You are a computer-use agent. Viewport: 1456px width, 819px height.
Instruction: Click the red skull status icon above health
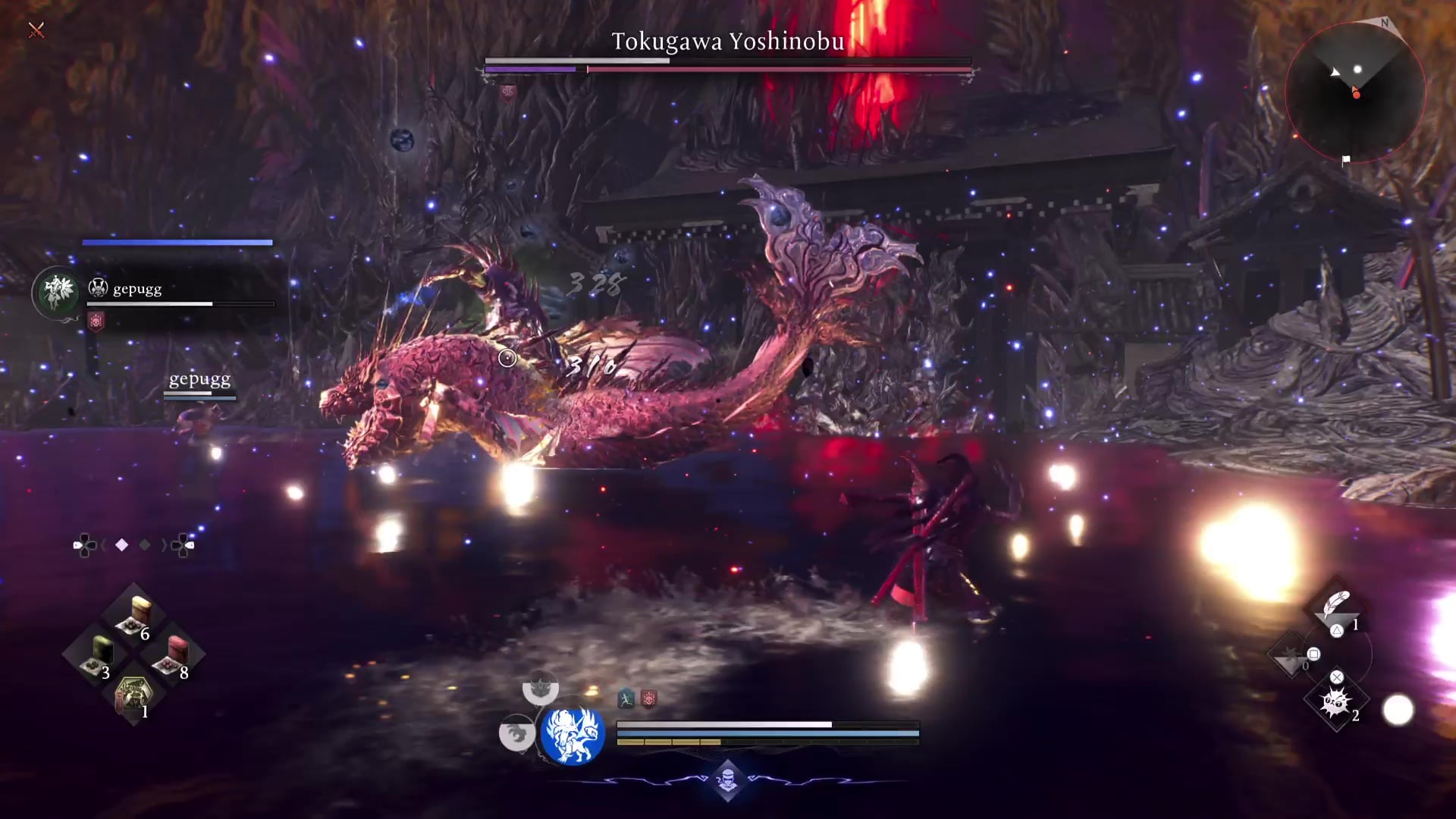point(649,698)
